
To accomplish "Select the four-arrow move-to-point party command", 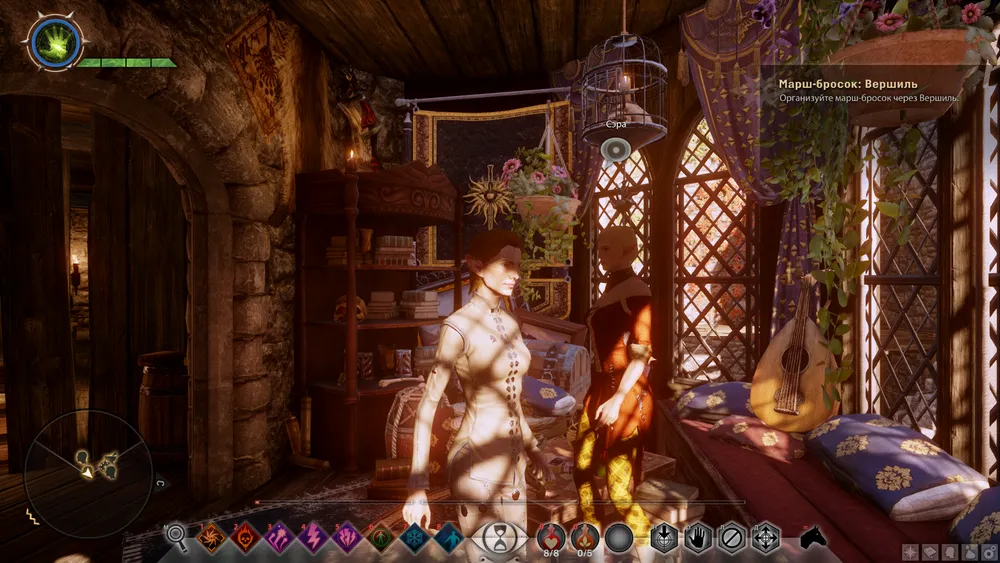I will (x=766, y=538).
